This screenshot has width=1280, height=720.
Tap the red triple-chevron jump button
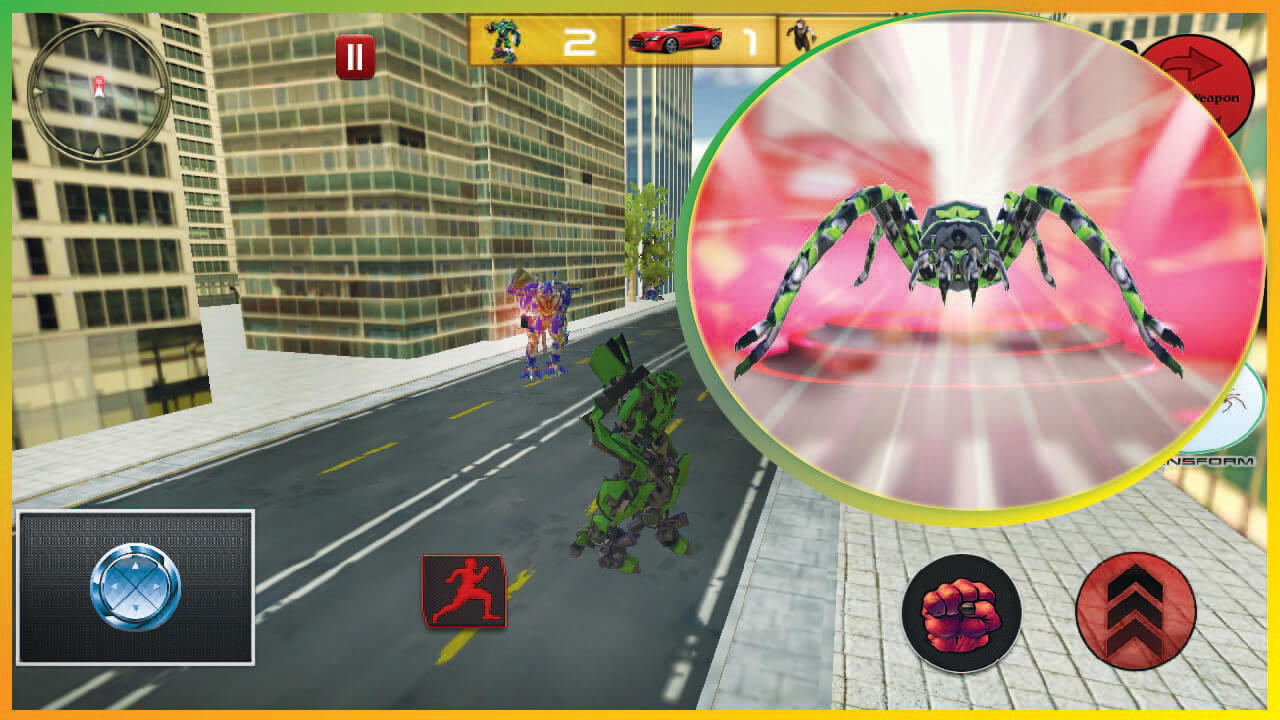tap(1135, 611)
